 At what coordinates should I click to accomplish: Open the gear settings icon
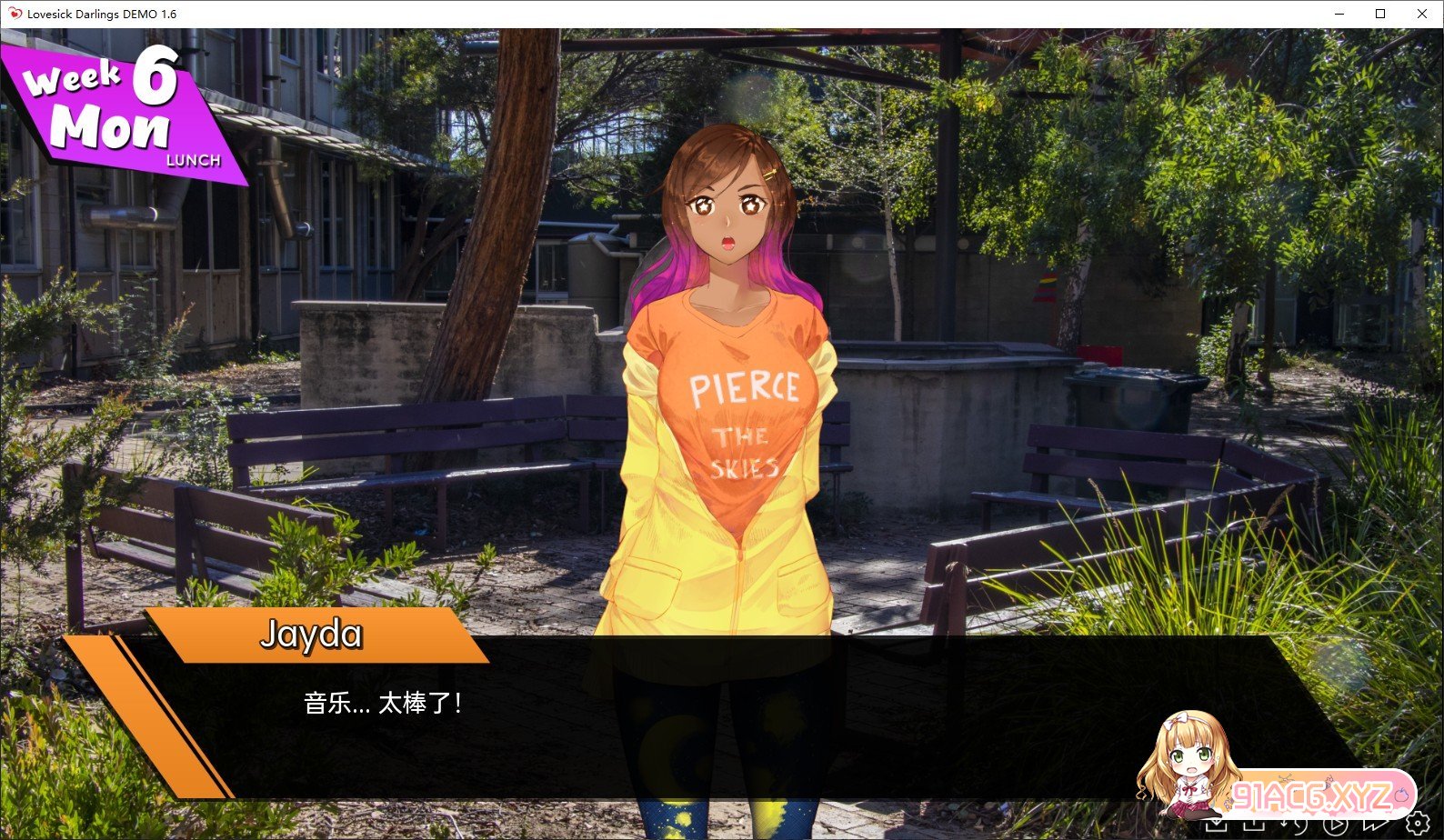[x=1417, y=824]
